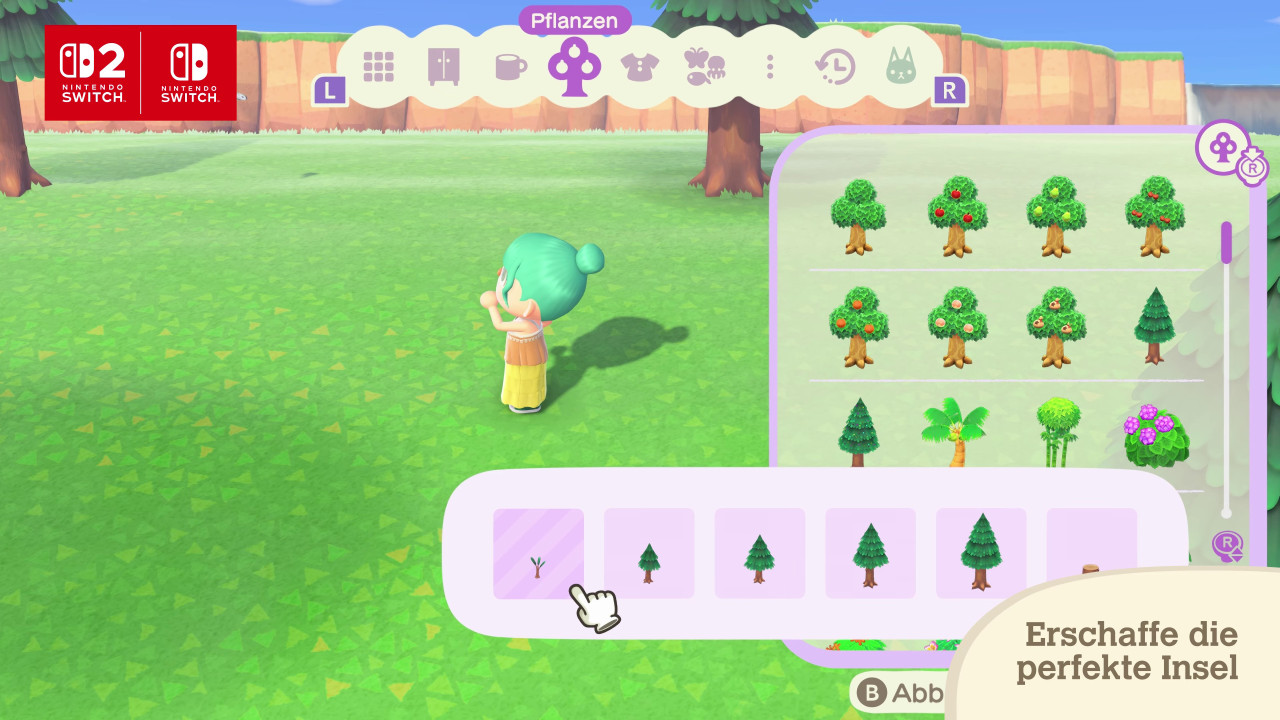Show the clock history tab
This screenshot has height=720, width=1280.
tap(835, 67)
